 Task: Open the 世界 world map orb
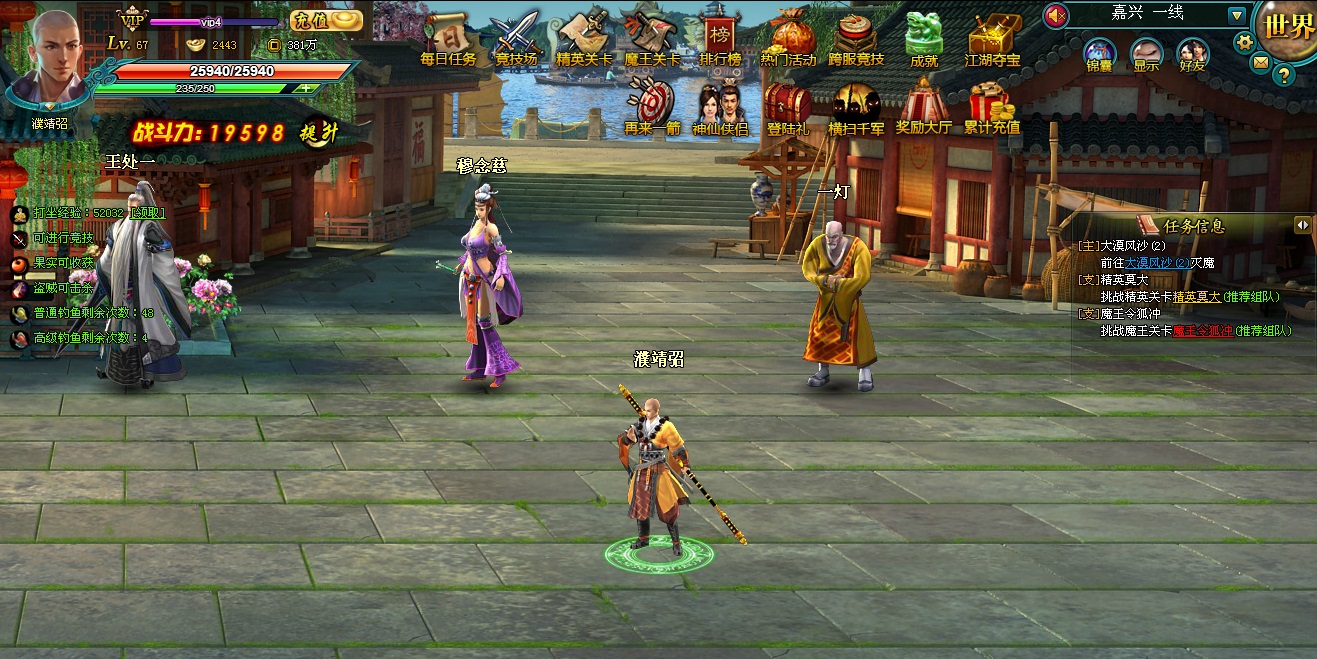[x=1289, y=27]
